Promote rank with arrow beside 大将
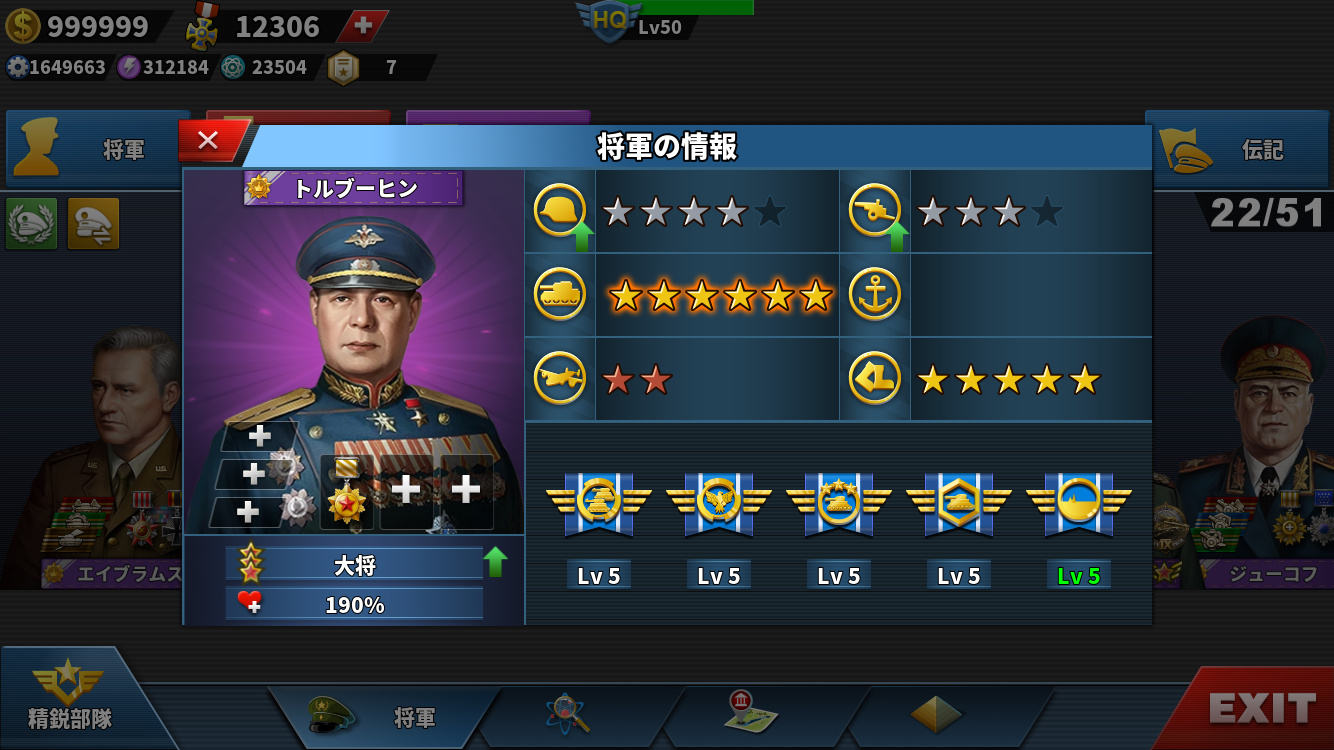Image resolution: width=1334 pixels, height=750 pixels. (495, 562)
